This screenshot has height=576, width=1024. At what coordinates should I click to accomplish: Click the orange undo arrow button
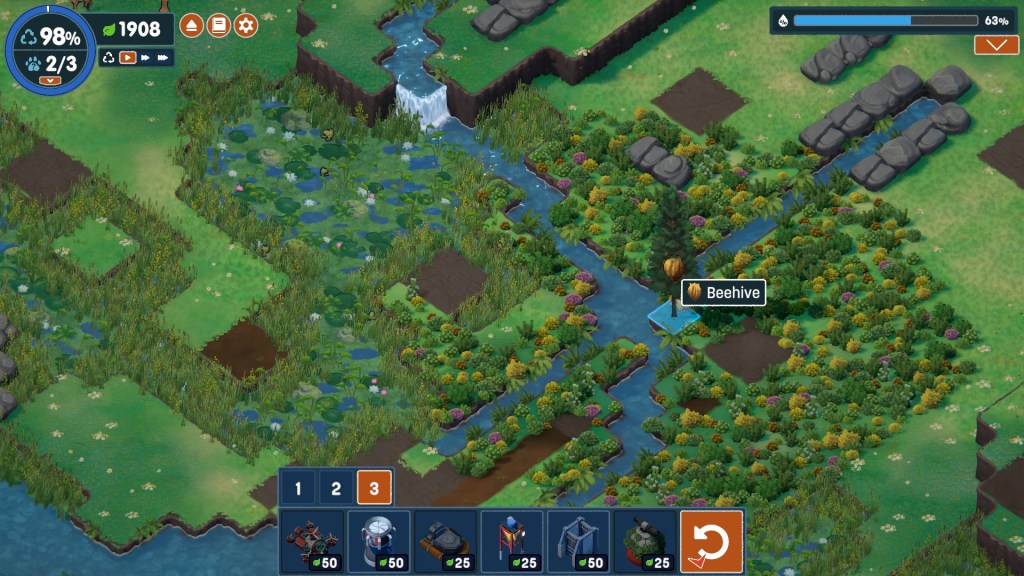click(x=711, y=542)
